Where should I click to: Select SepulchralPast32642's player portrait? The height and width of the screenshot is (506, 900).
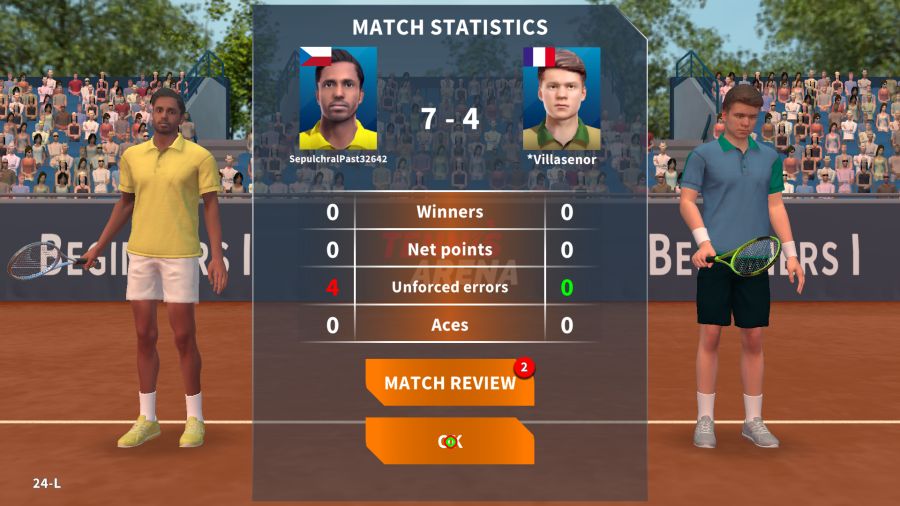click(338, 98)
